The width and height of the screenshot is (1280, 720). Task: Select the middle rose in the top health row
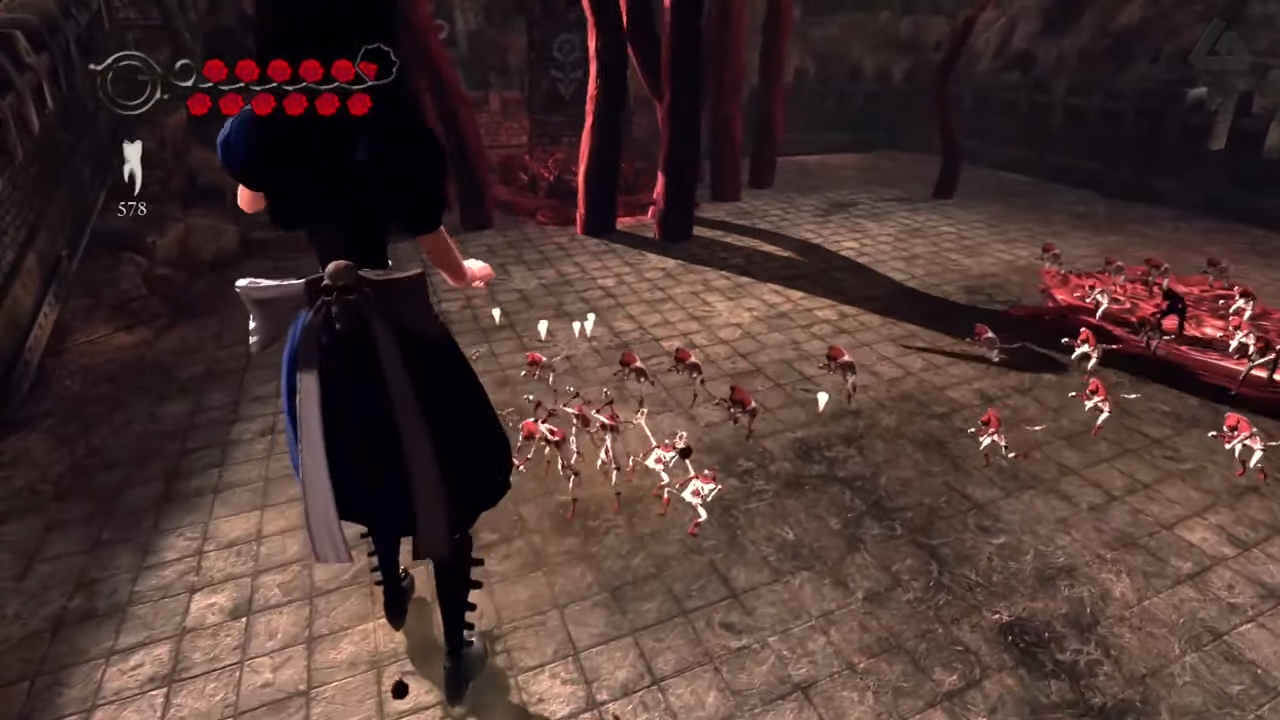pyautogui.click(x=278, y=70)
